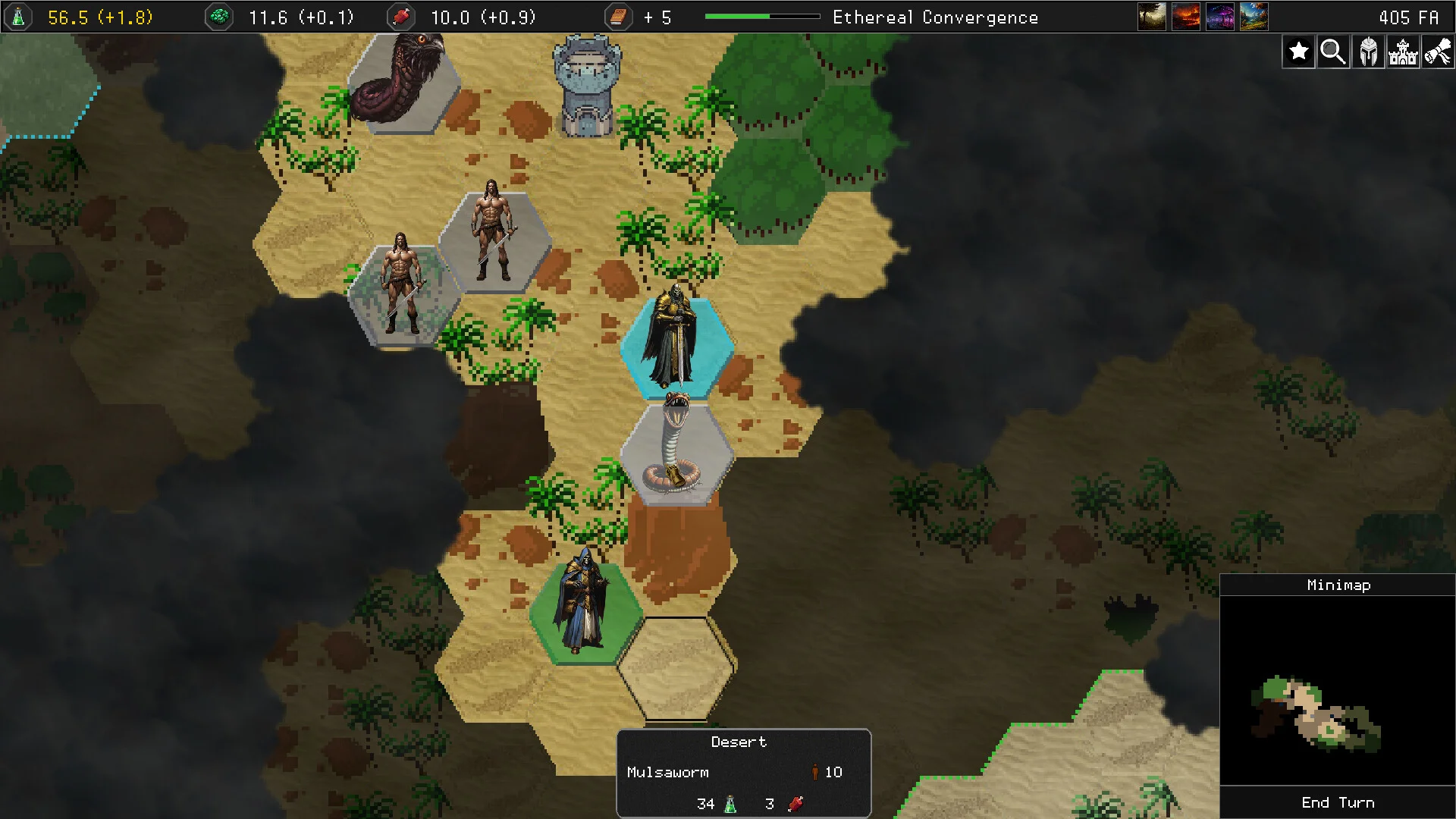Select the dark forest realm thumbnail
Image resolution: width=1456 pixels, height=819 pixels.
1151,17
